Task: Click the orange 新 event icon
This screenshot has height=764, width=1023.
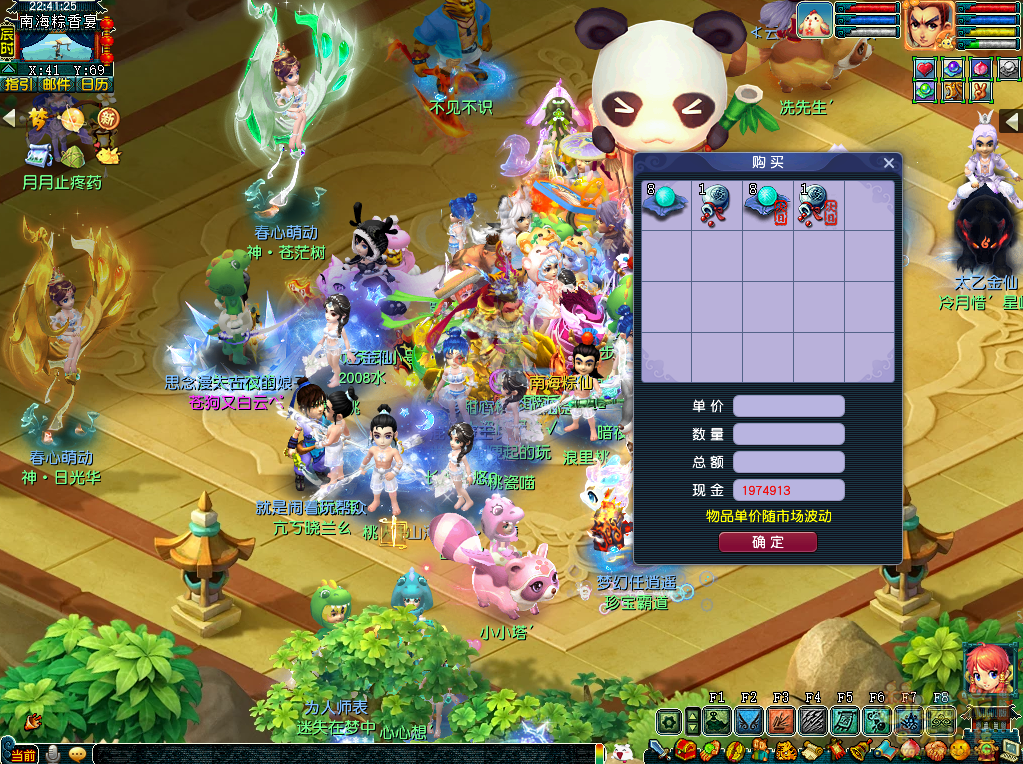Action: [107, 119]
